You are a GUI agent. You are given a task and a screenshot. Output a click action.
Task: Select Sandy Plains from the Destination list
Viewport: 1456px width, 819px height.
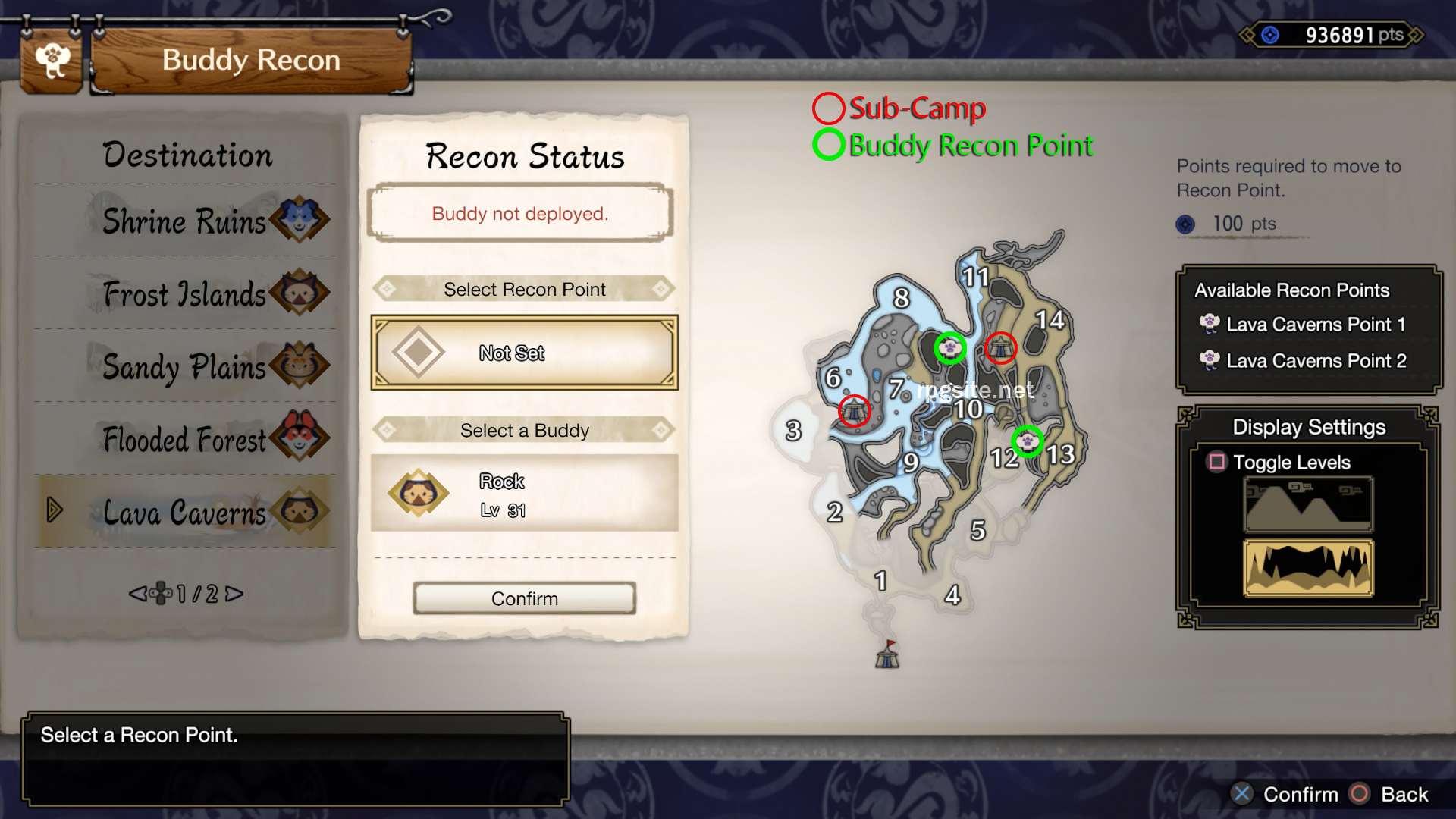182,367
